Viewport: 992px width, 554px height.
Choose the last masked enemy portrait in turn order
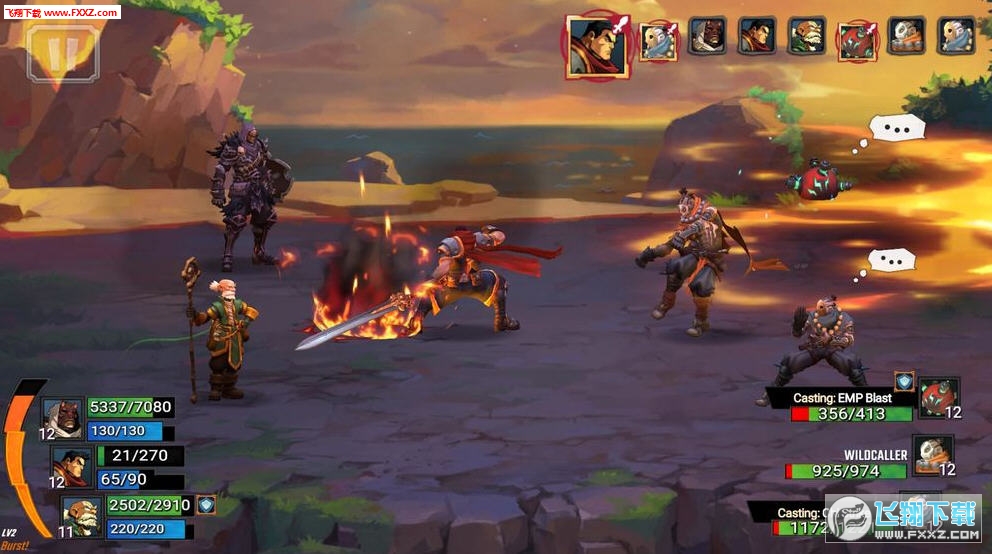click(956, 36)
